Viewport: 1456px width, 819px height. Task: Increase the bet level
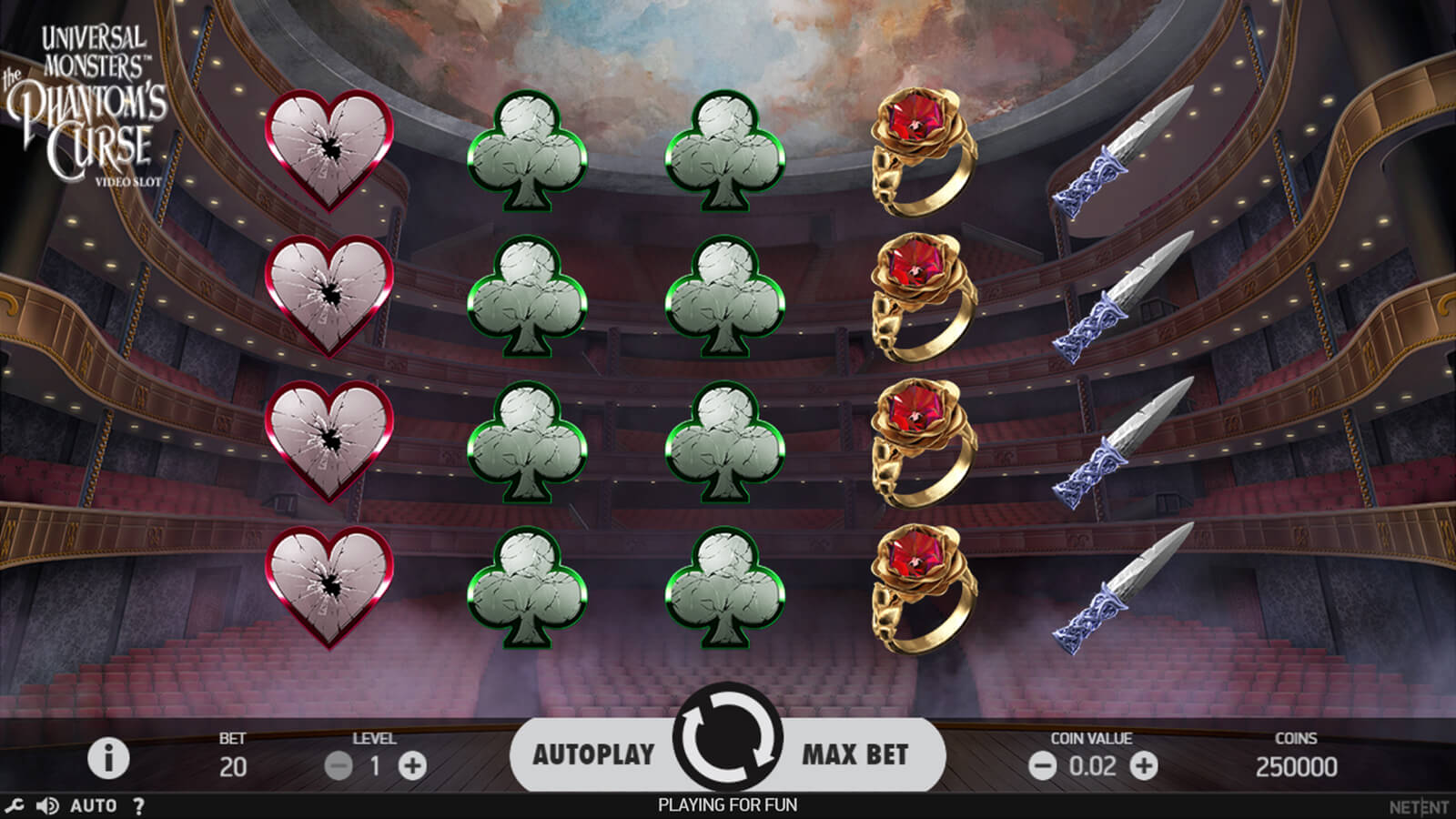(x=412, y=766)
